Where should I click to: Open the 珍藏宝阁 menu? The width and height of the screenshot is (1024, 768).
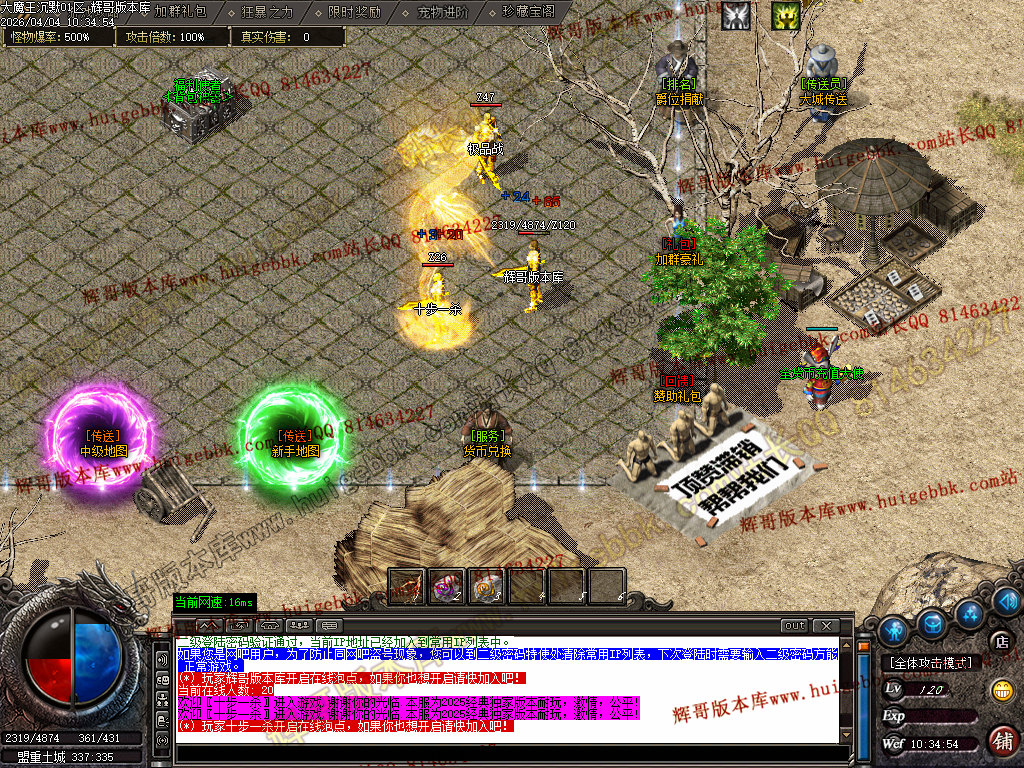pos(528,12)
